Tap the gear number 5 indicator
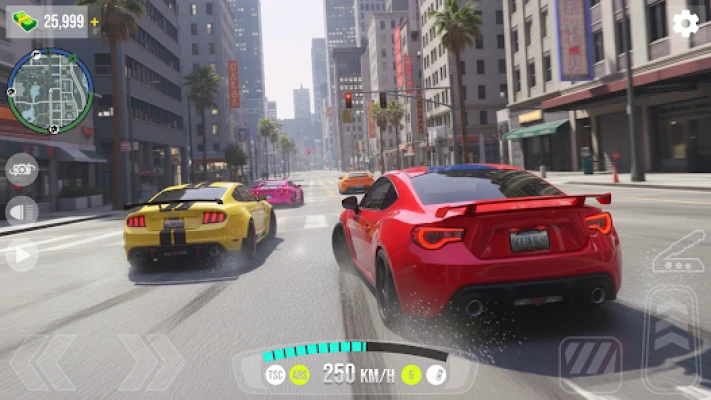This screenshot has height=400, width=711. click(x=411, y=375)
